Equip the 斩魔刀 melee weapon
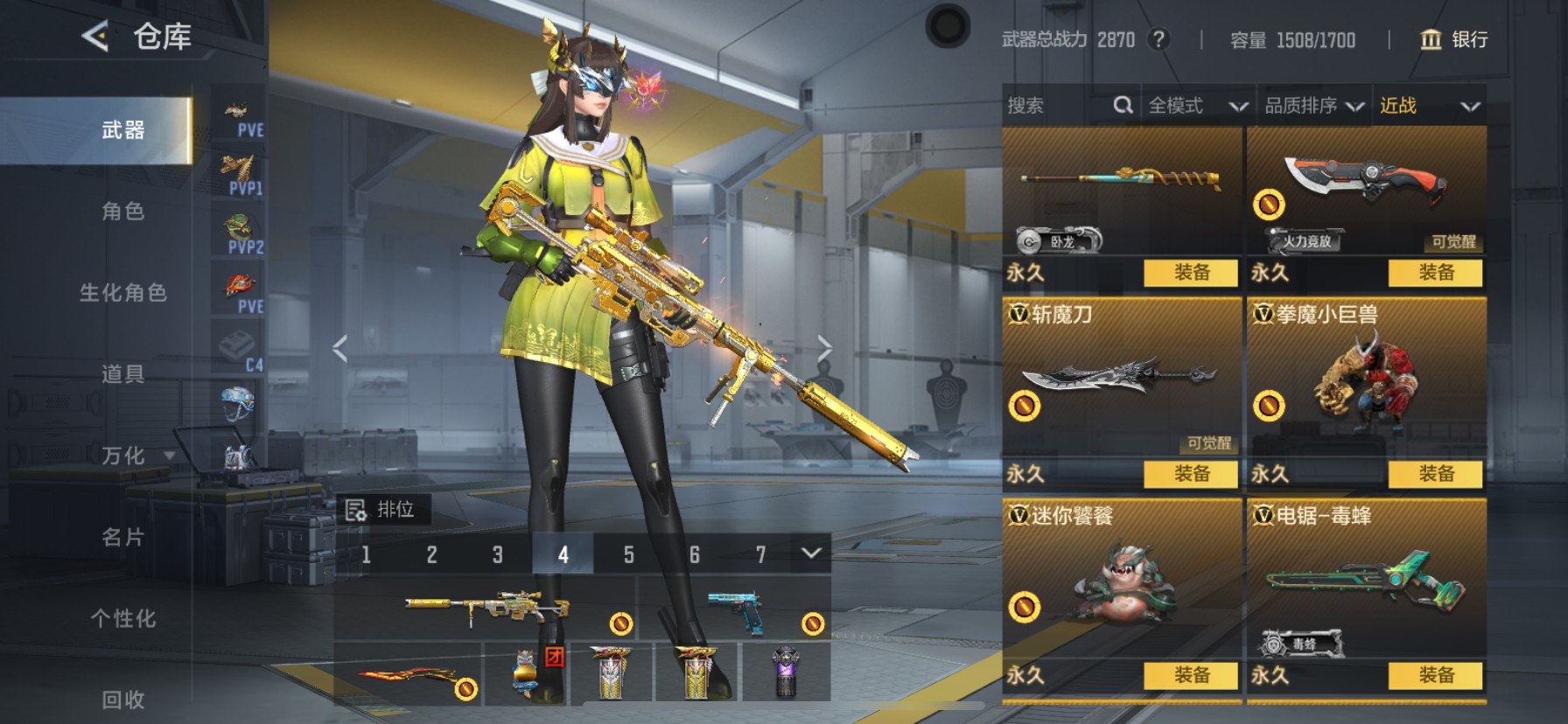Image resolution: width=1568 pixels, height=724 pixels. 1191,474
